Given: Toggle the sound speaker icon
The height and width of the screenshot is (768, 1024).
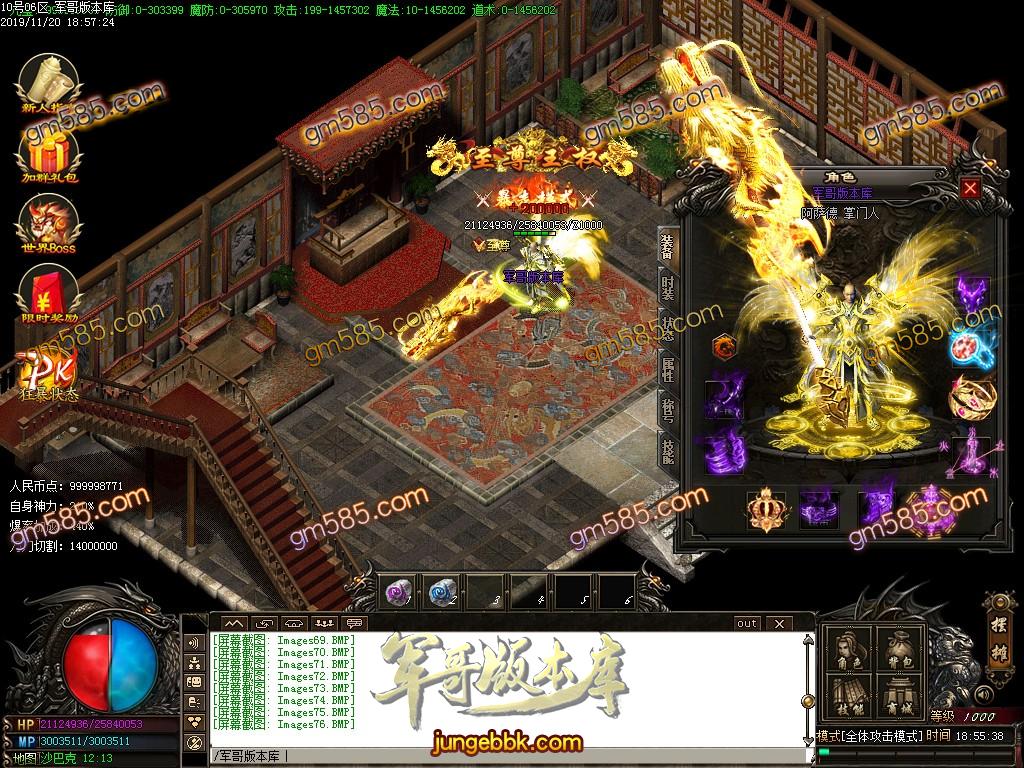Looking at the screenshot, I should click(984, 693).
